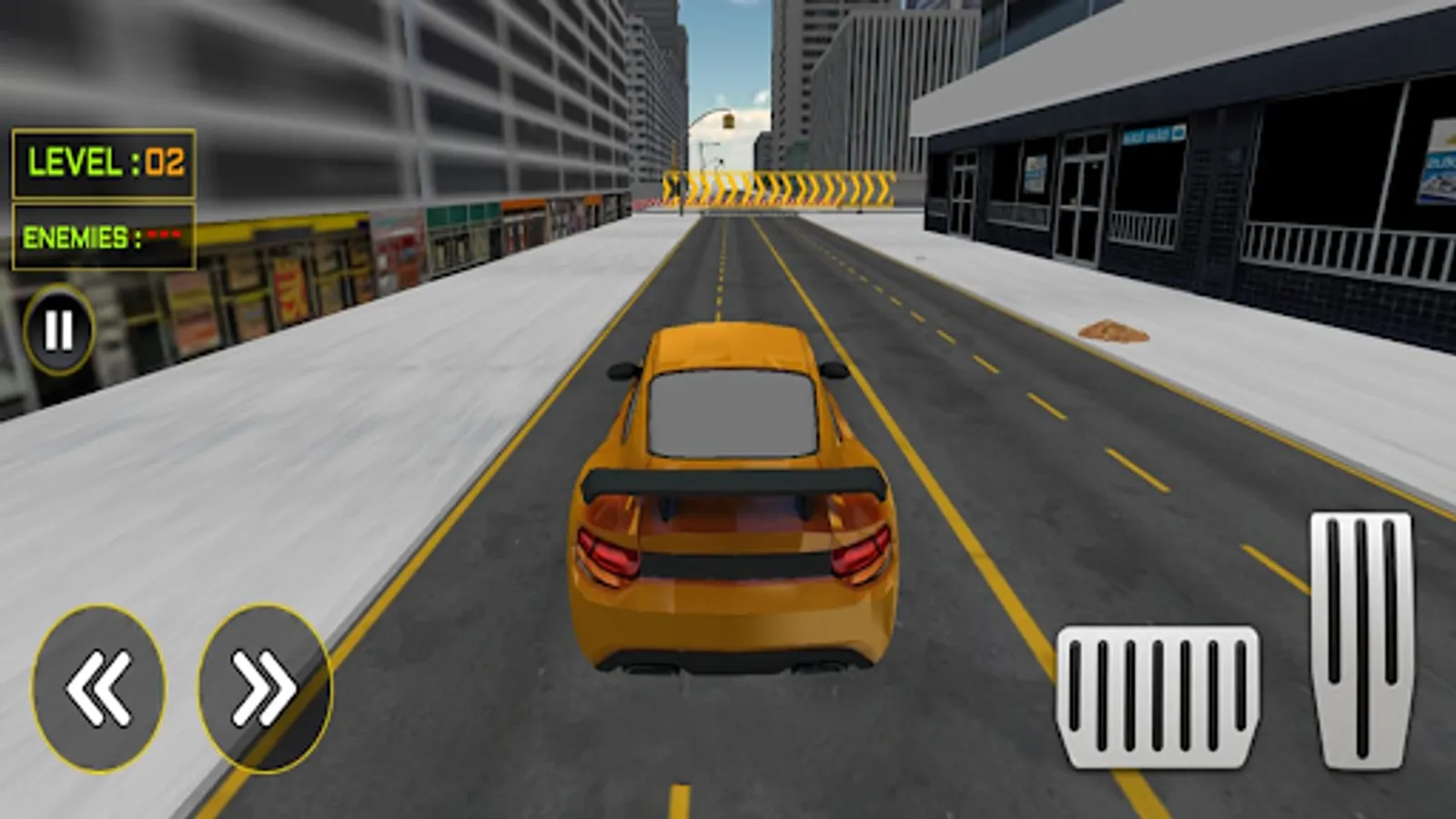Tap the ENEMIES counter panel
Screen dimensions: 1456x819
point(103,235)
